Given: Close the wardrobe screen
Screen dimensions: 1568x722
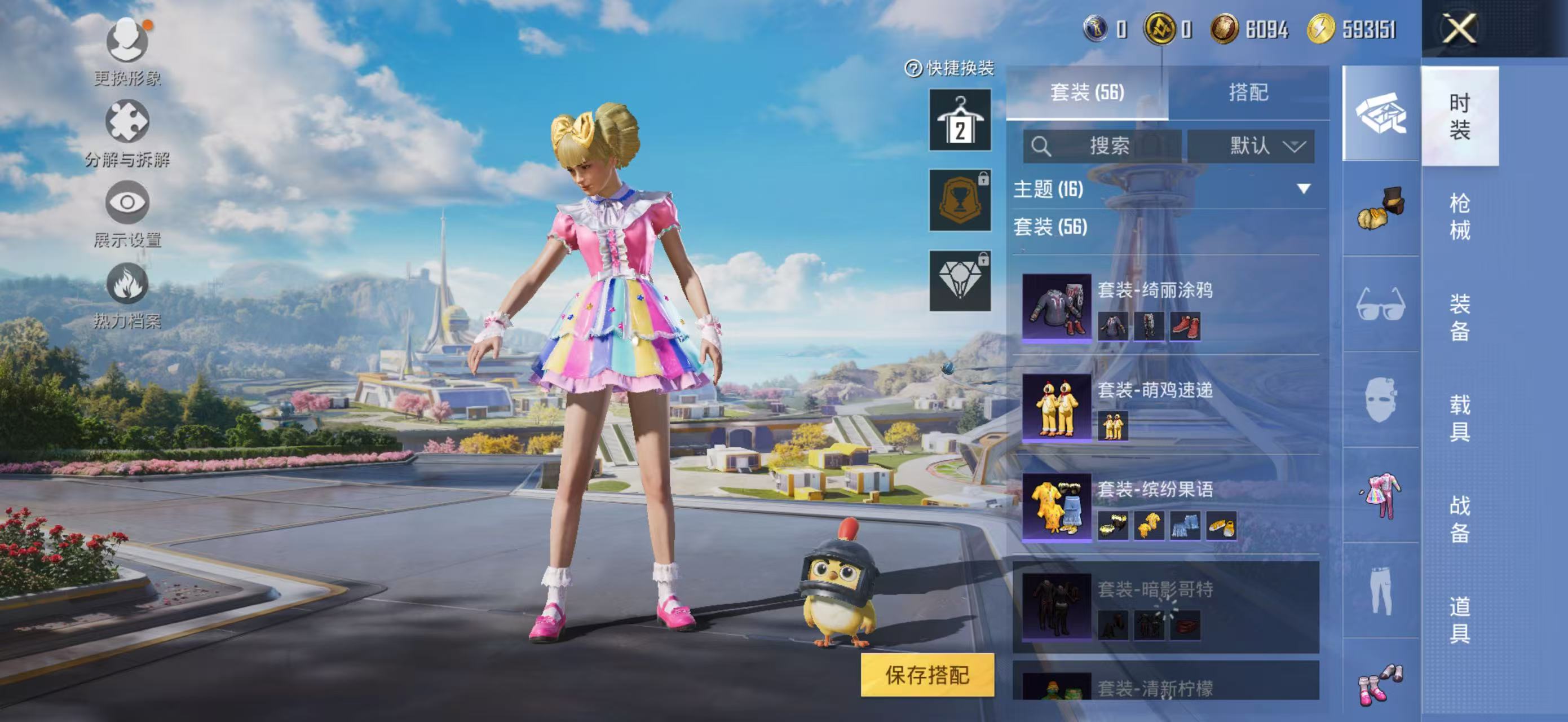Looking at the screenshot, I should [1459, 29].
